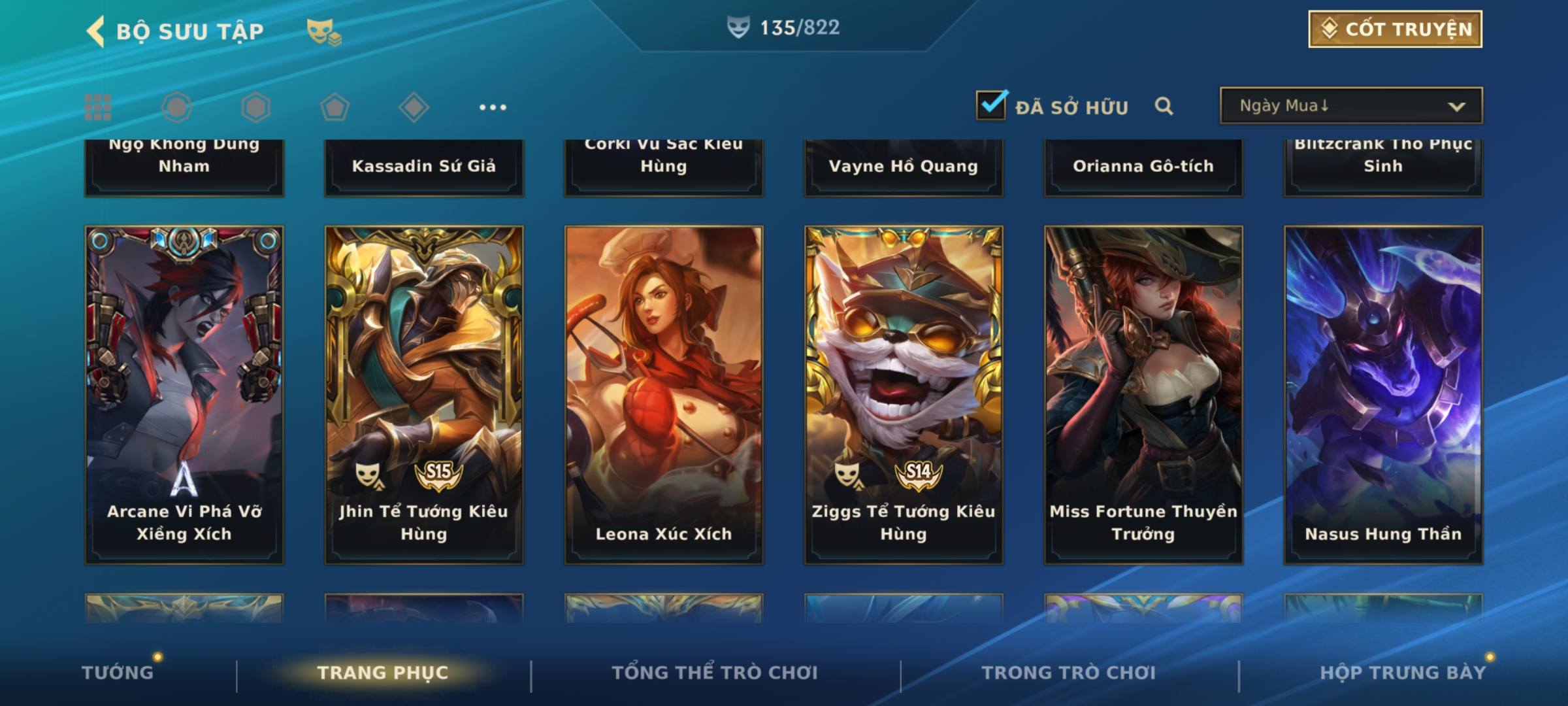Choose the pentagon rarity filter icon

pyautogui.click(x=335, y=107)
